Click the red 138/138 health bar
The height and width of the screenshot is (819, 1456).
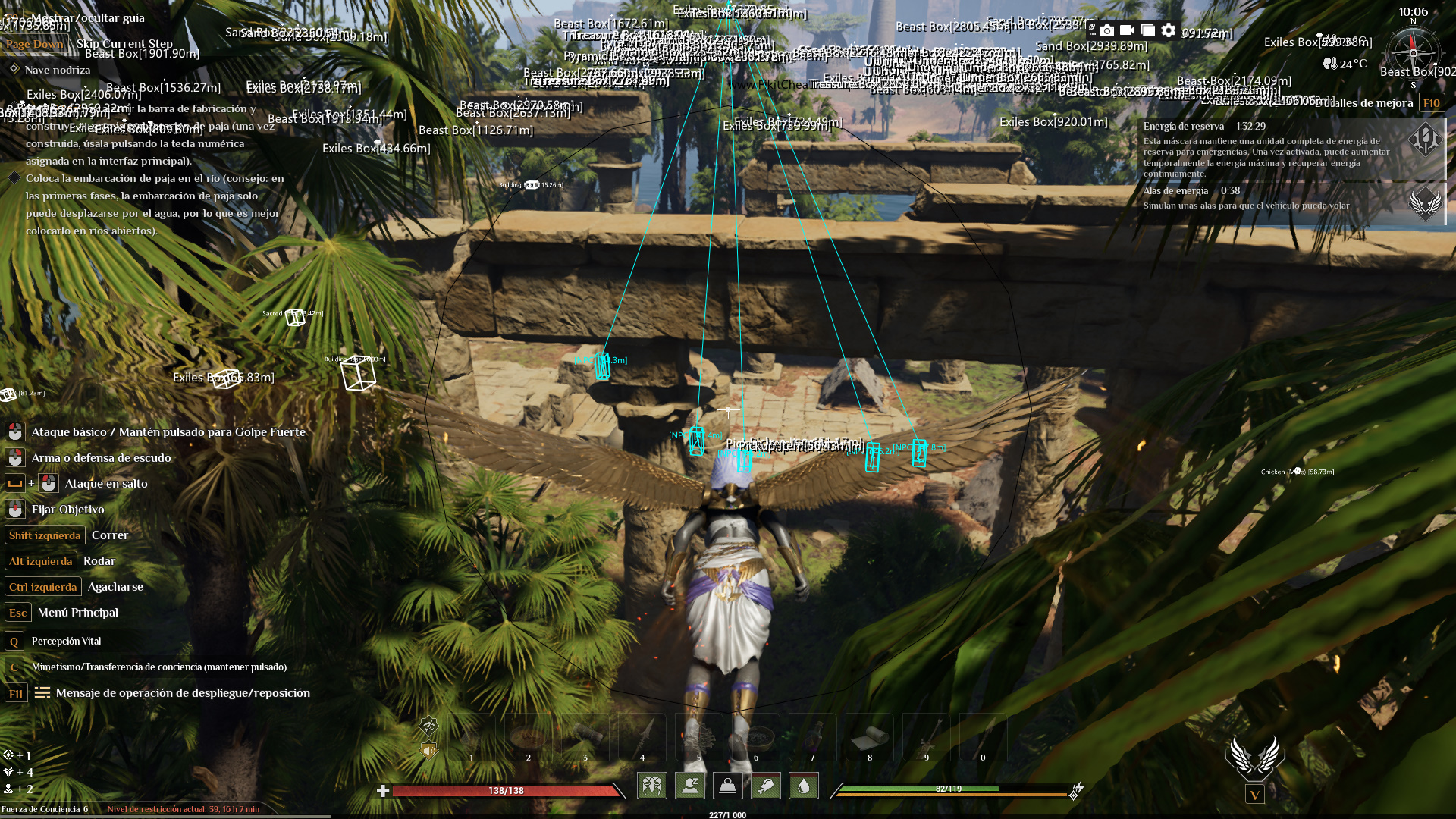tap(506, 789)
